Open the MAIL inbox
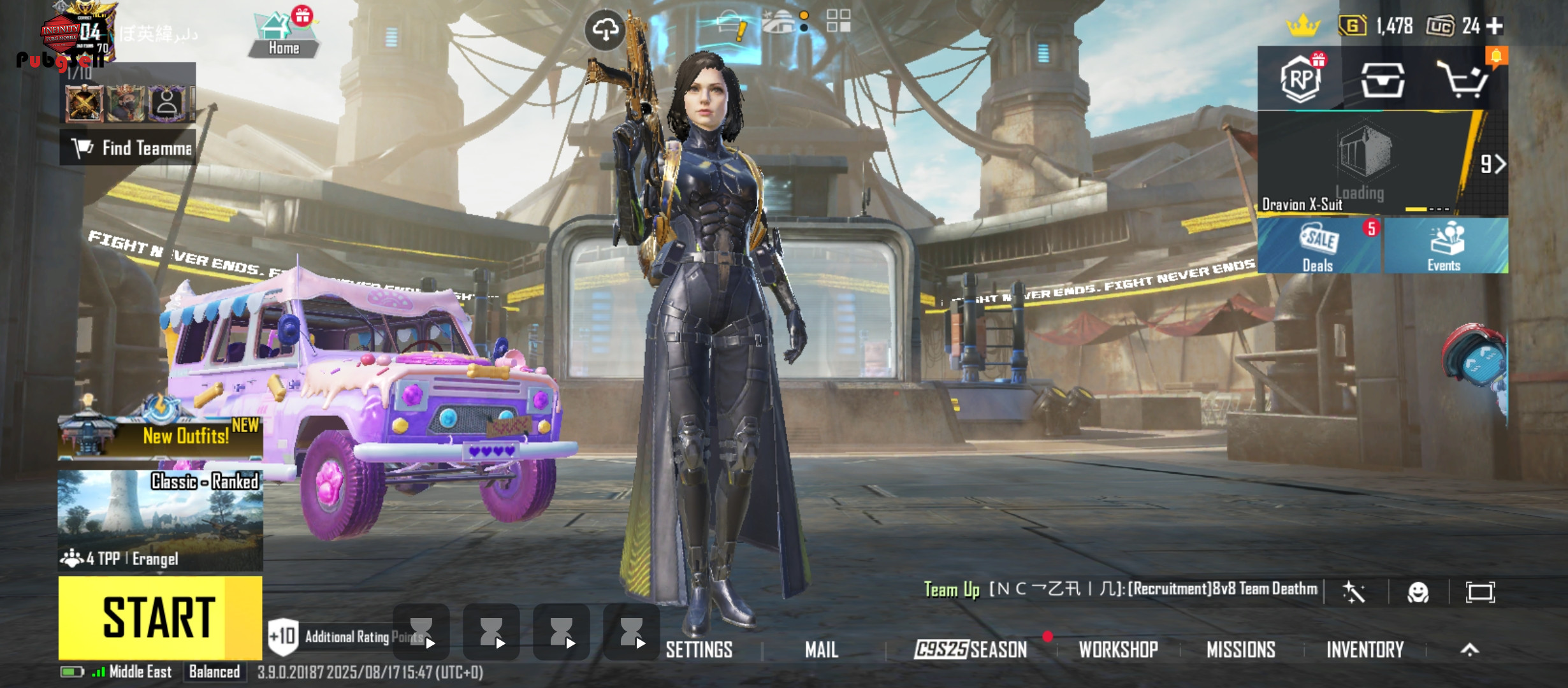 pos(821,650)
